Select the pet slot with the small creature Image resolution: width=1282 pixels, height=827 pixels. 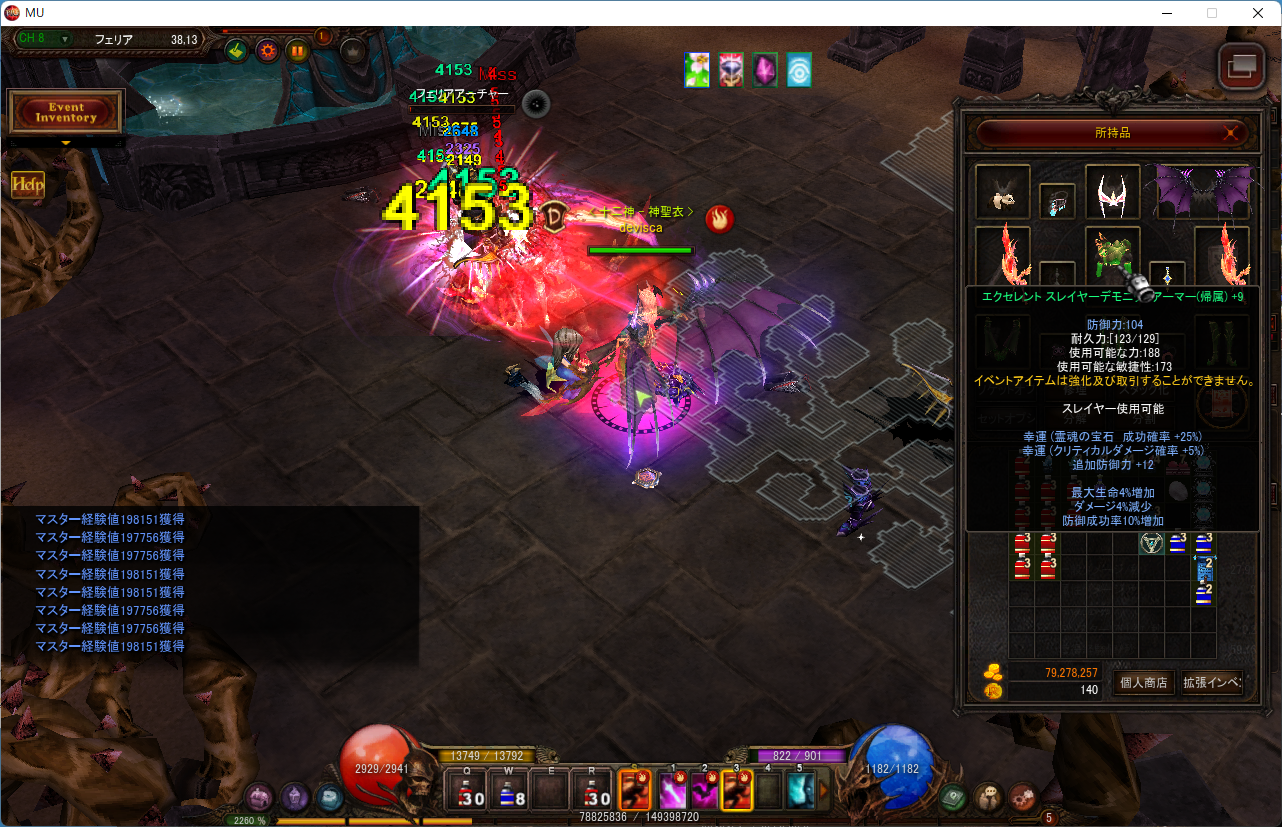click(x=1002, y=191)
